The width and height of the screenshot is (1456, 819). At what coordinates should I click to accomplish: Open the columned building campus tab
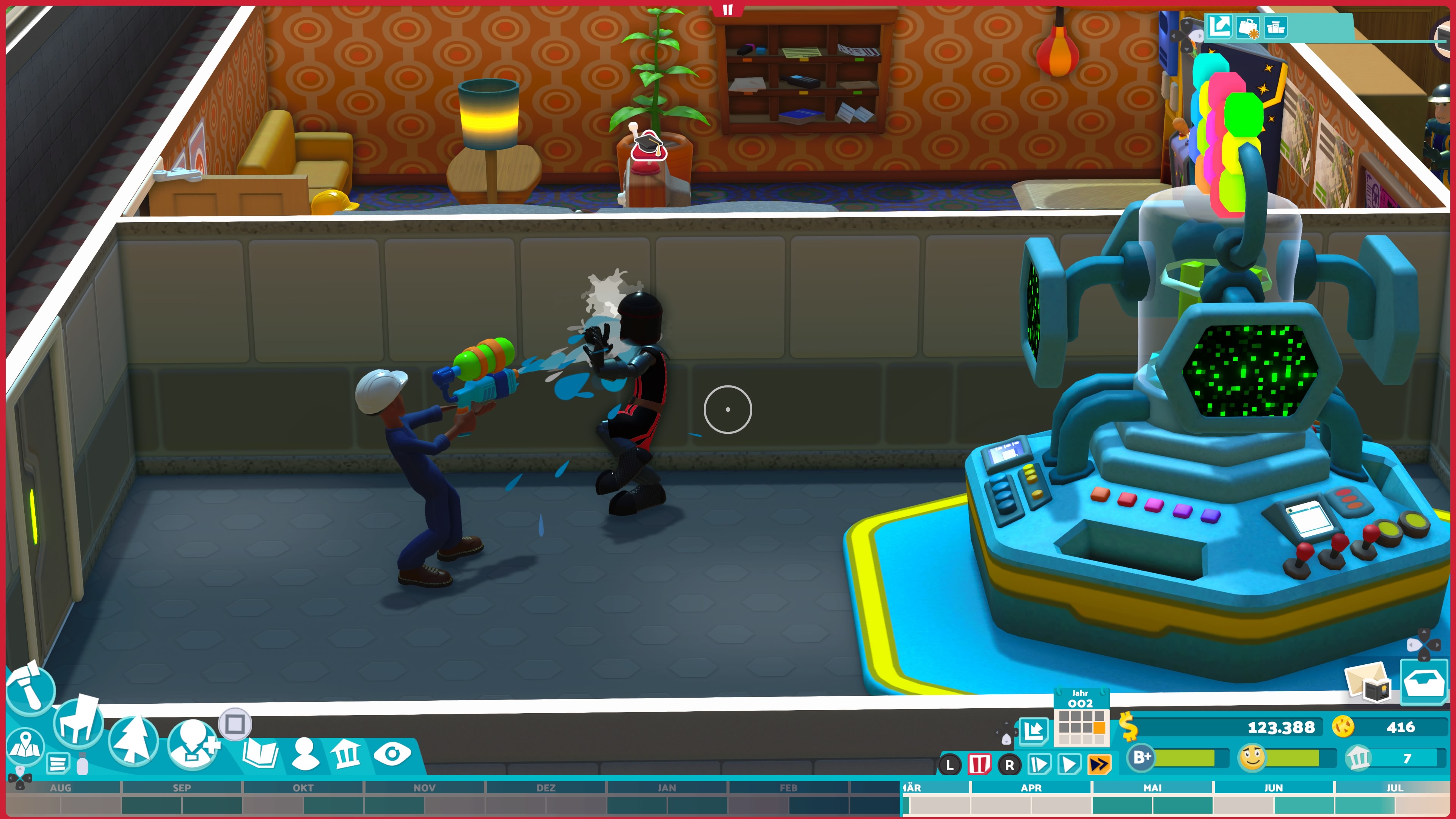coord(346,753)
